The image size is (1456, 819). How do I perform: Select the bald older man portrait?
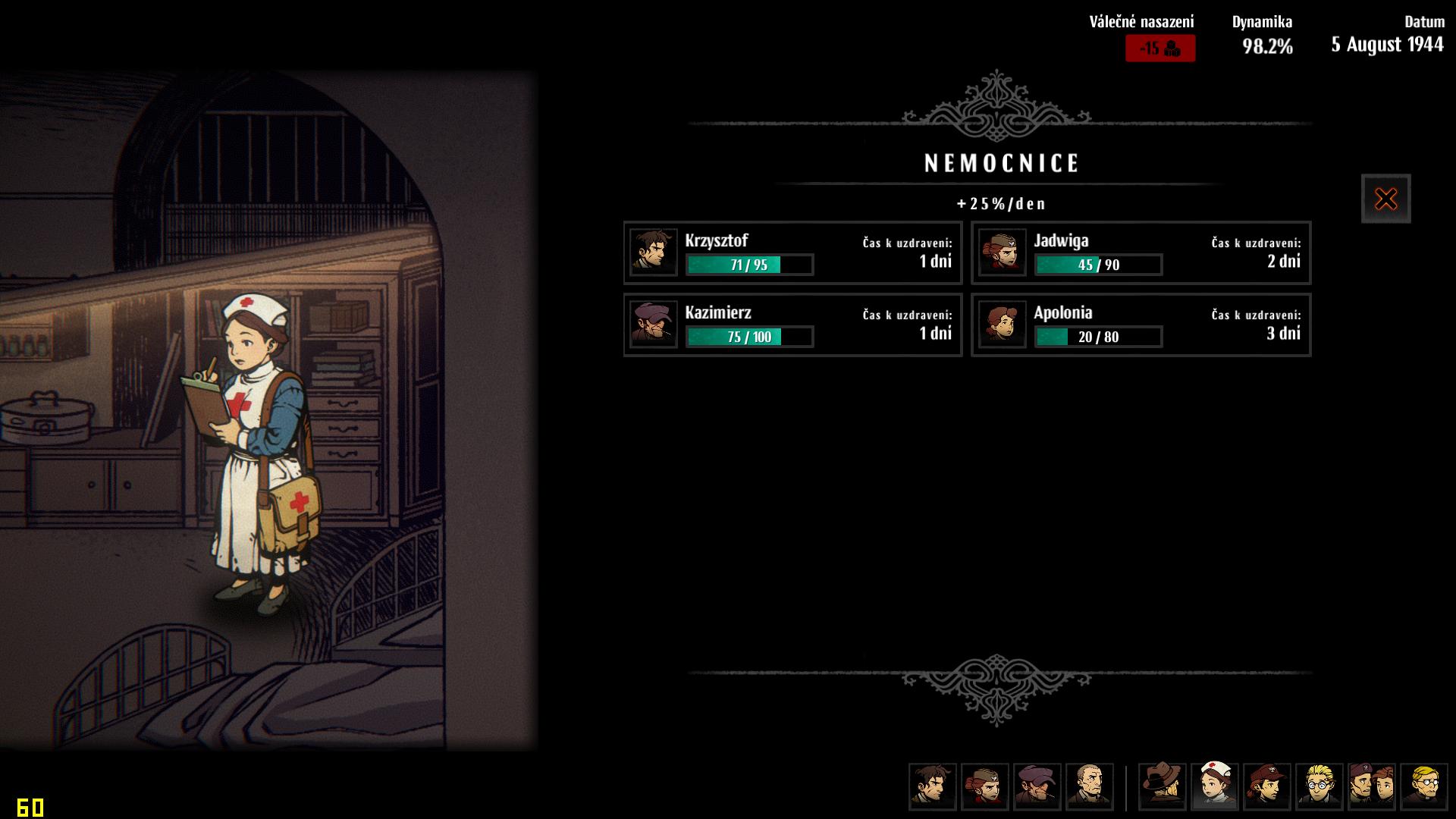(1089, 786)
